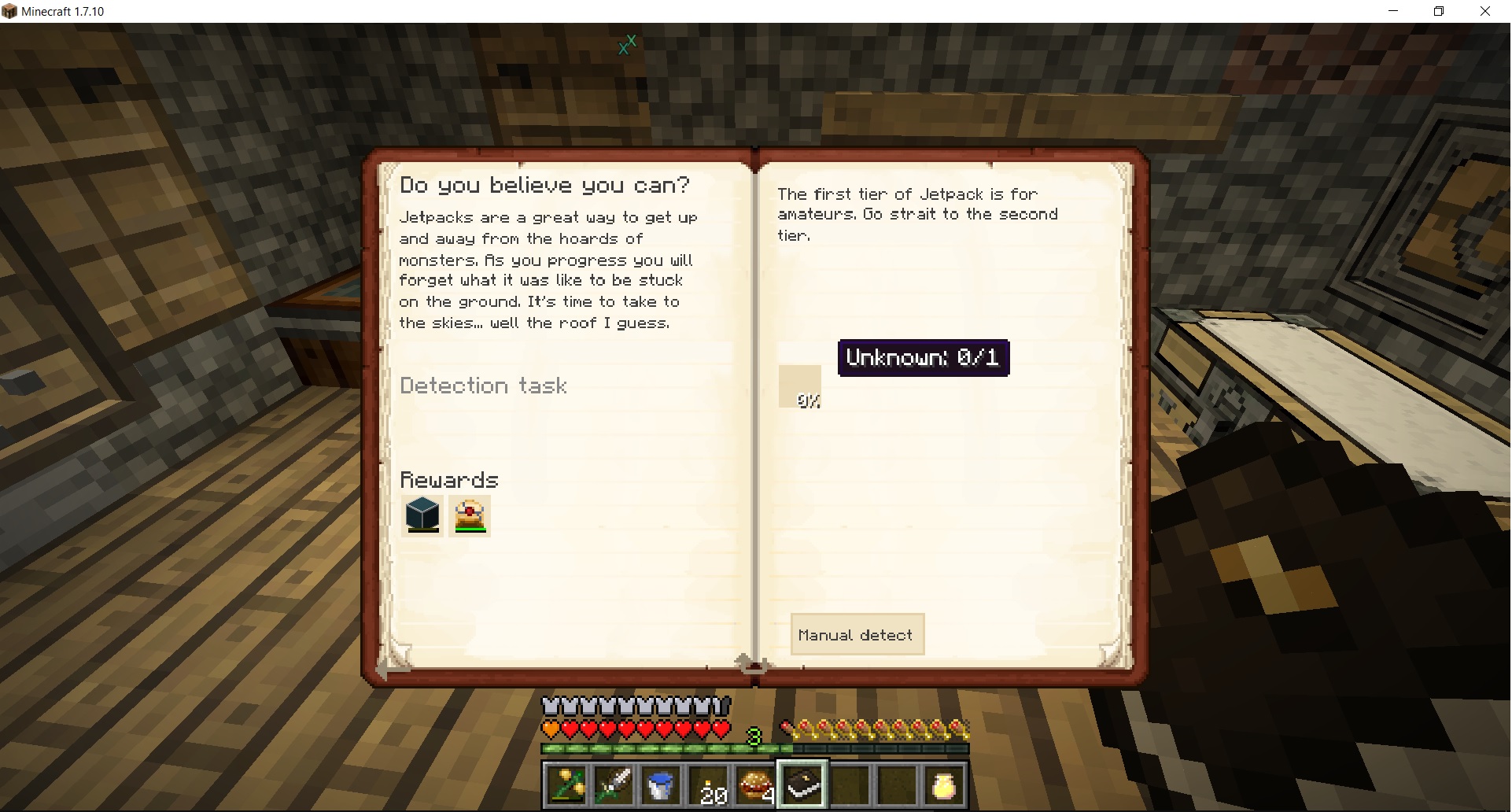
Task: Select the water bucket hotbar slot
Action: pyautogui.click(x=661, y=784)
